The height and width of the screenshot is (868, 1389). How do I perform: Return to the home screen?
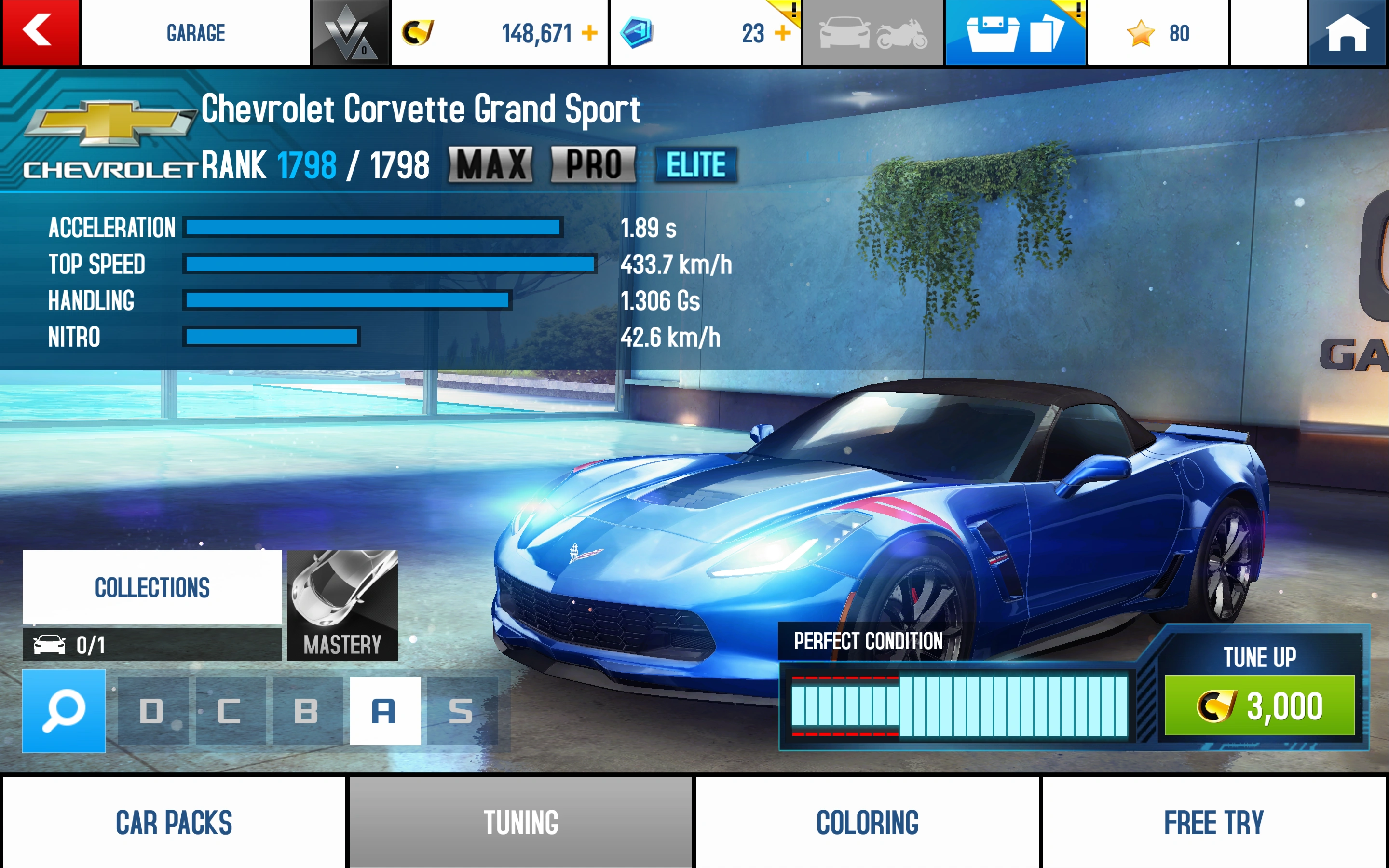click(x=1347, y=33)
